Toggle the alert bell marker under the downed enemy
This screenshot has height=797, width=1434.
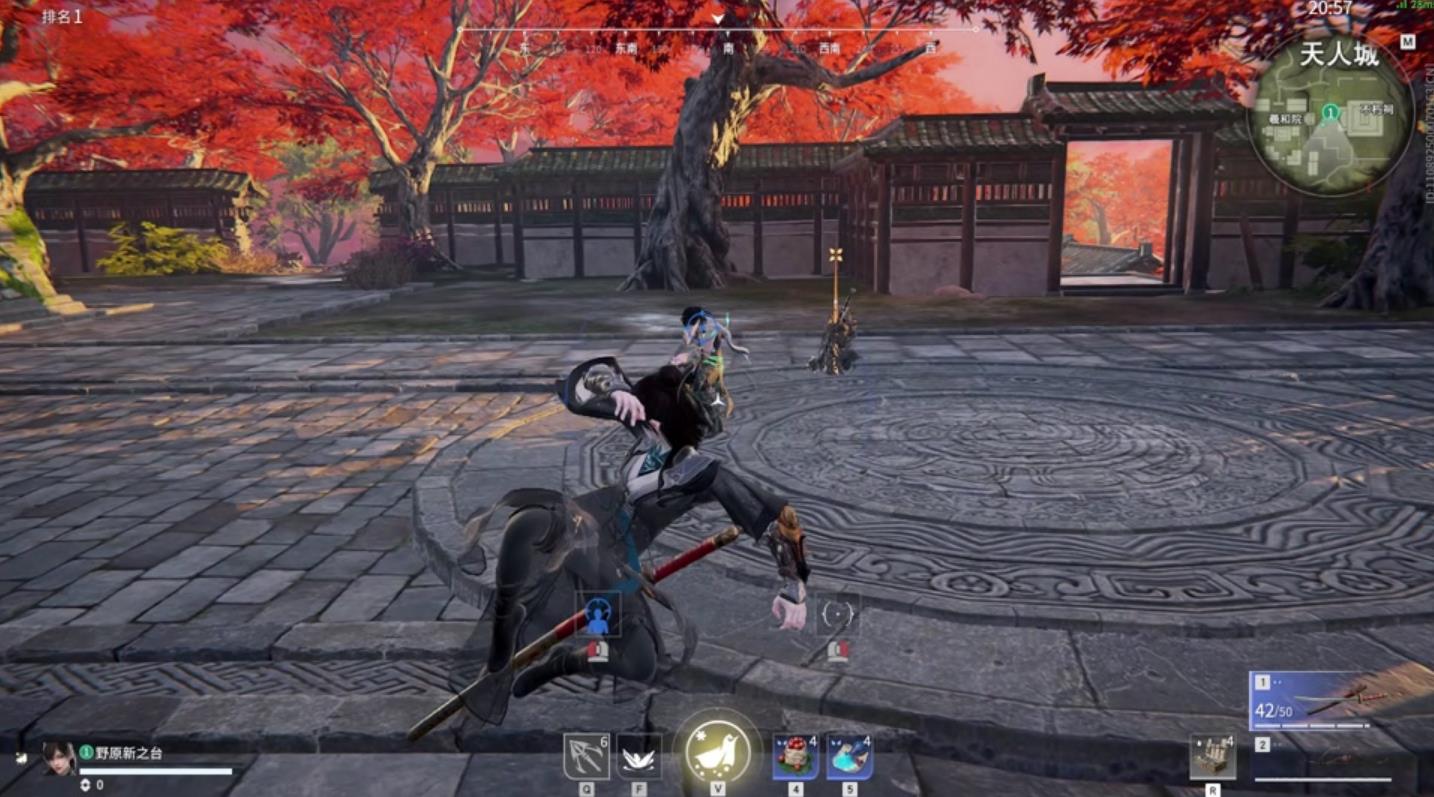pos(597,650)
